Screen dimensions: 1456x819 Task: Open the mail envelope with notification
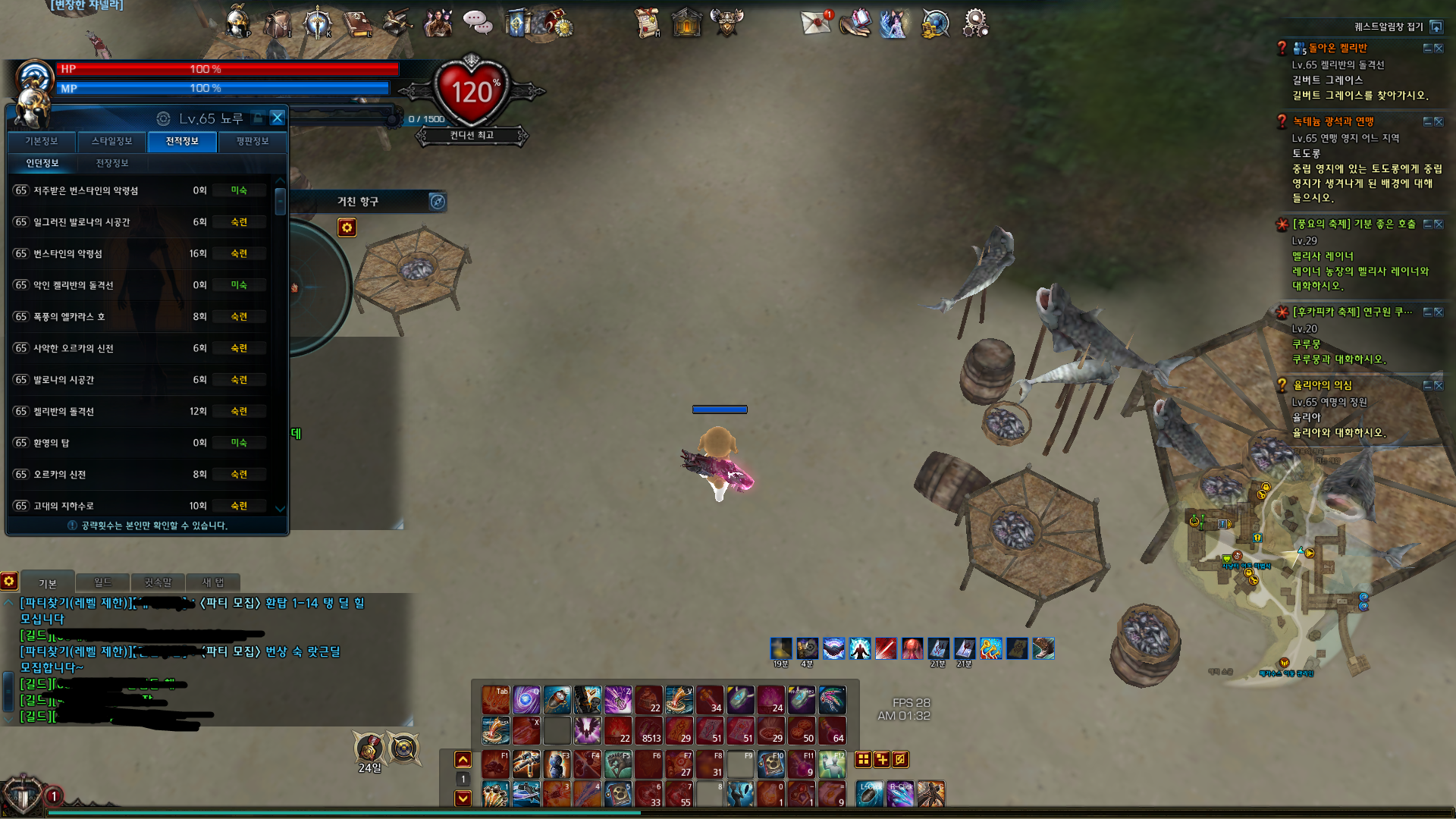[816, 22]
